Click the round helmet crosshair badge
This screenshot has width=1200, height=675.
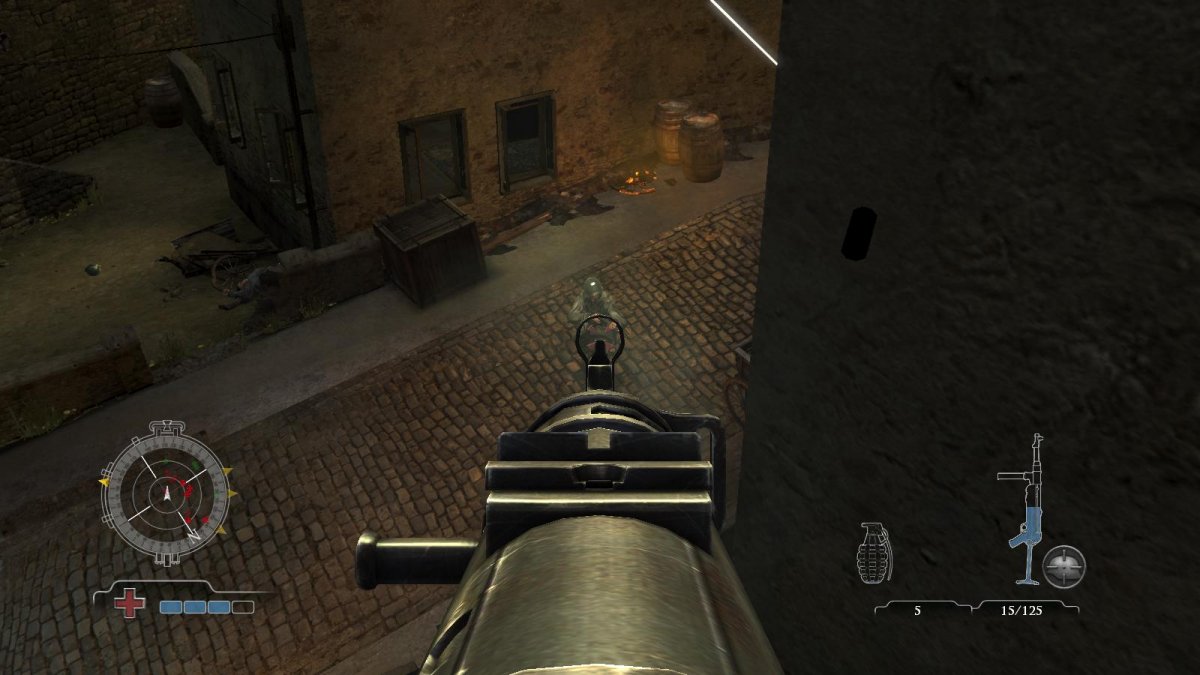click(1064, 566)
